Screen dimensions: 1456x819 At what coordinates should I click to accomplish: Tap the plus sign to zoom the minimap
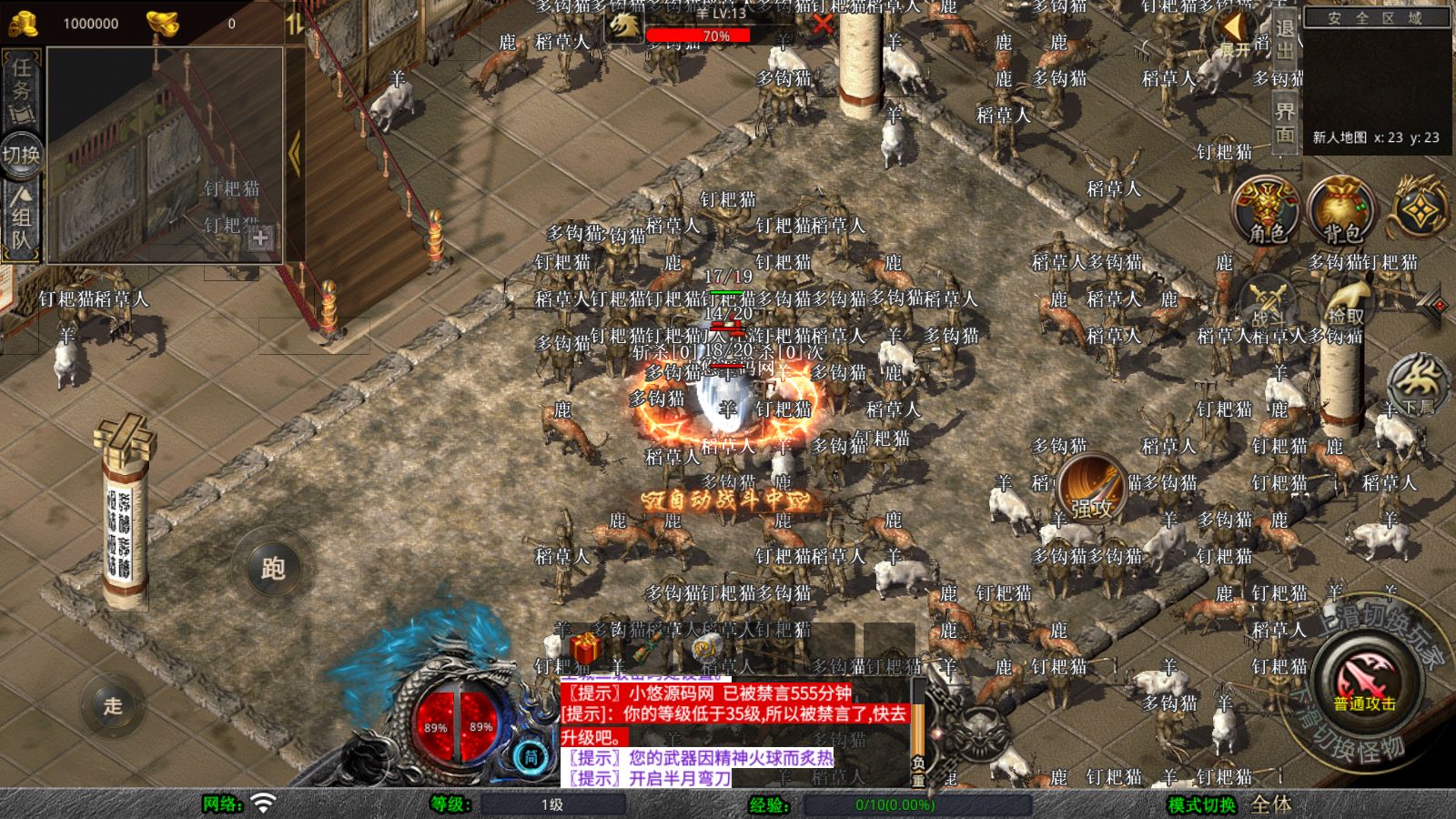pyautogui.click(x=262, y=239)
